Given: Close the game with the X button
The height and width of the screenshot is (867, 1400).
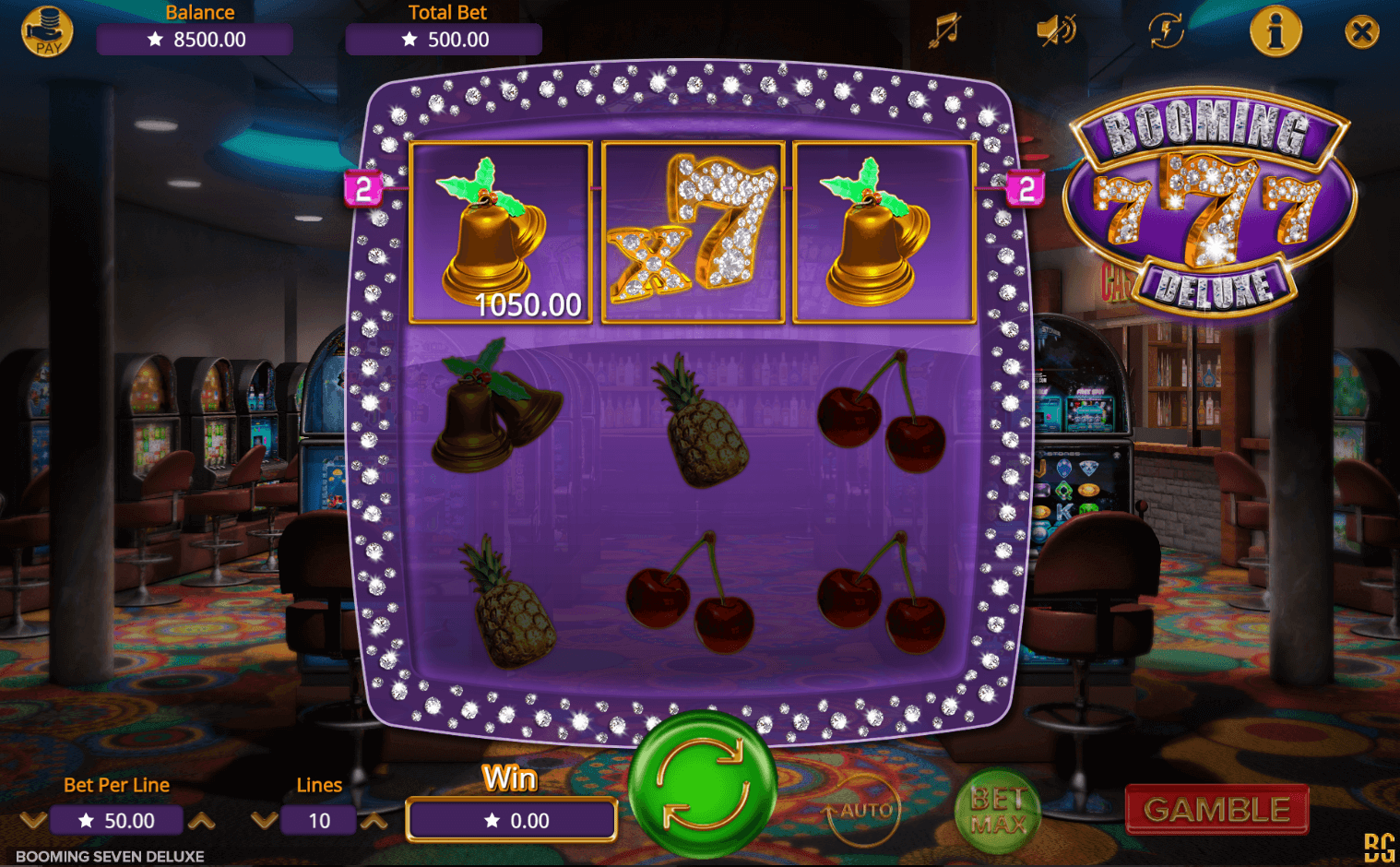Looking at the screenshot, I should click(x=1361, y=32).
